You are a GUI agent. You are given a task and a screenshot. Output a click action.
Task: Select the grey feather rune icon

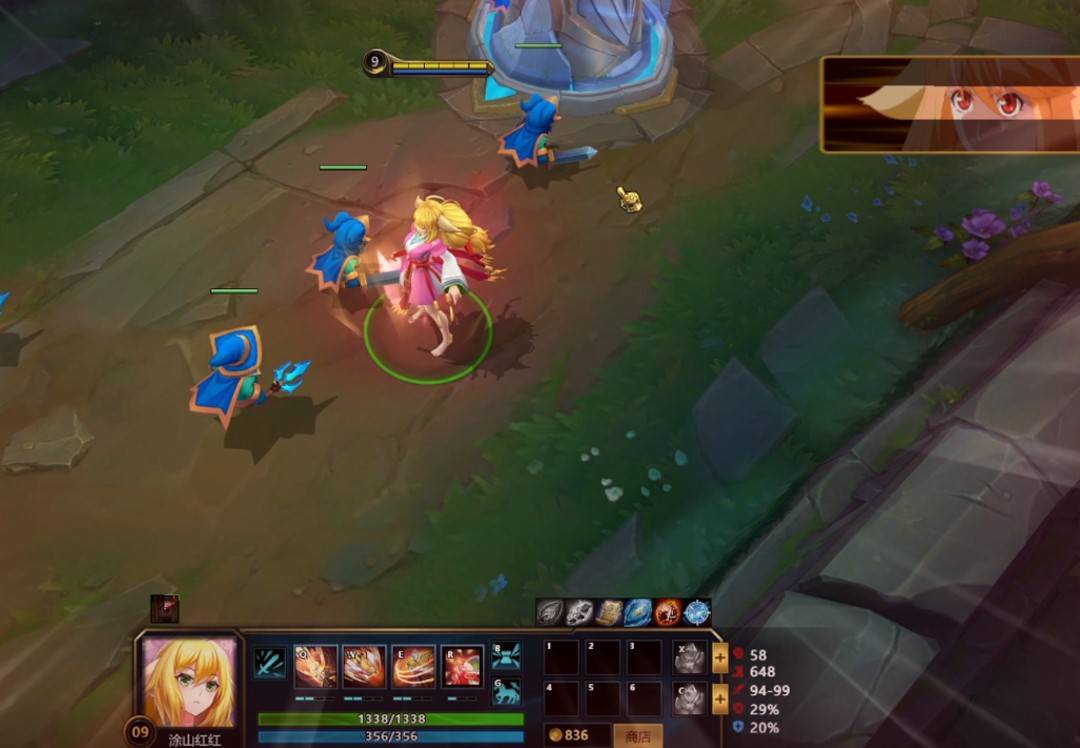(549, 612)
